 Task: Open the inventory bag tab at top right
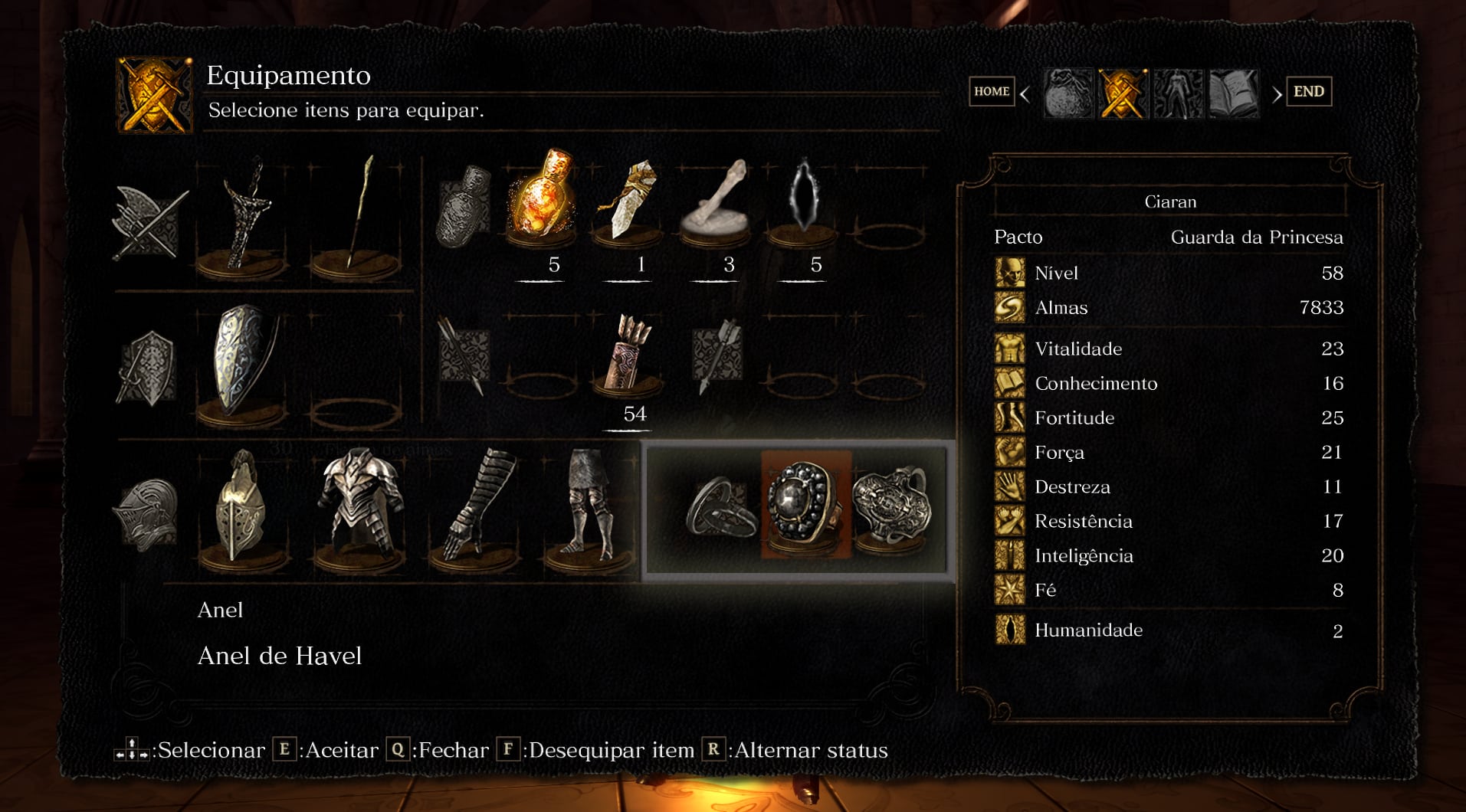tap(1067, 91)
